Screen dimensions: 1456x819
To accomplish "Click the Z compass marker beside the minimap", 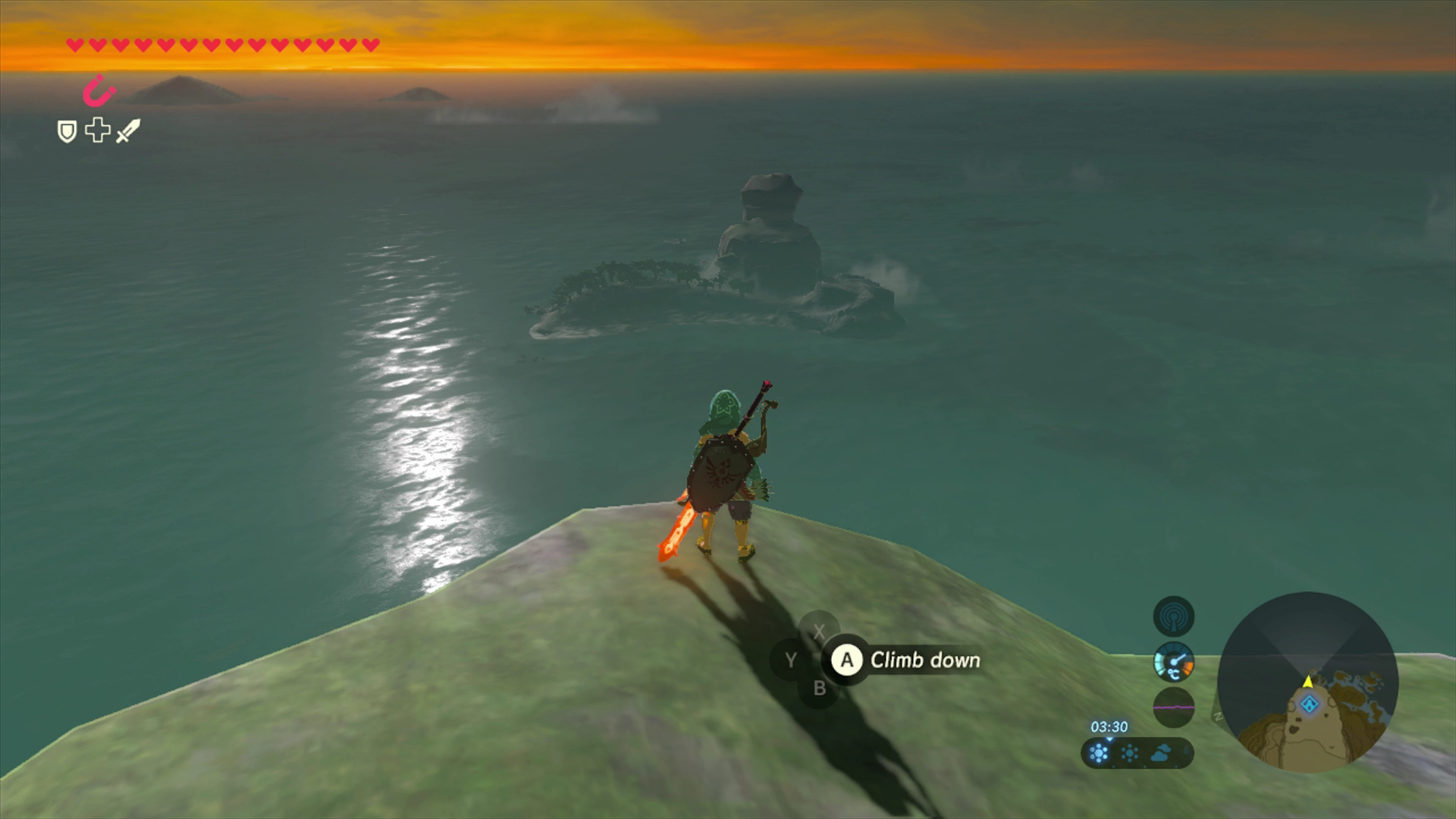I will 1218,715.
